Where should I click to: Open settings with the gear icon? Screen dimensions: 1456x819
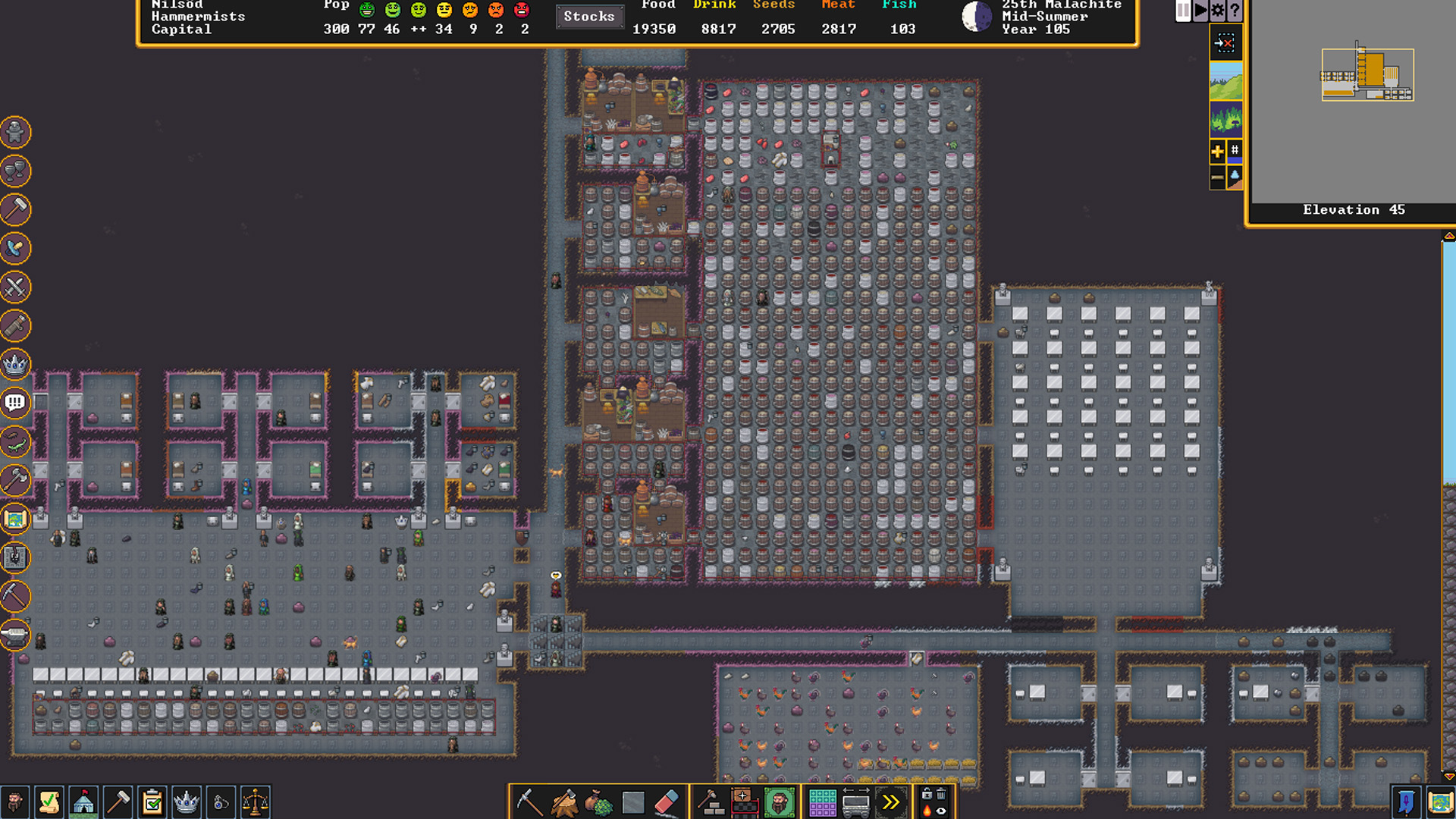(x=1217, y=11)
